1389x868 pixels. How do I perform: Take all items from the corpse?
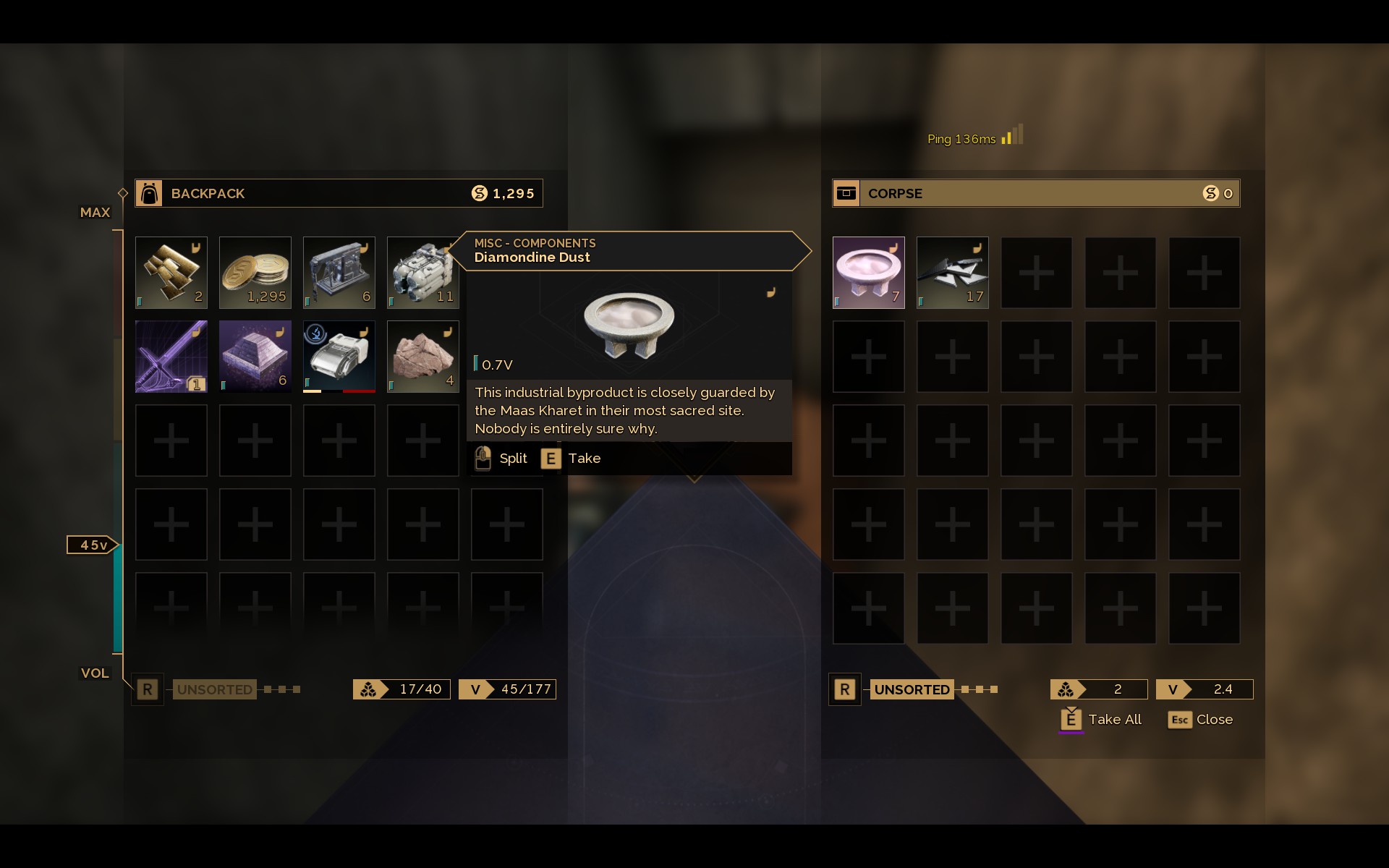1100,719
